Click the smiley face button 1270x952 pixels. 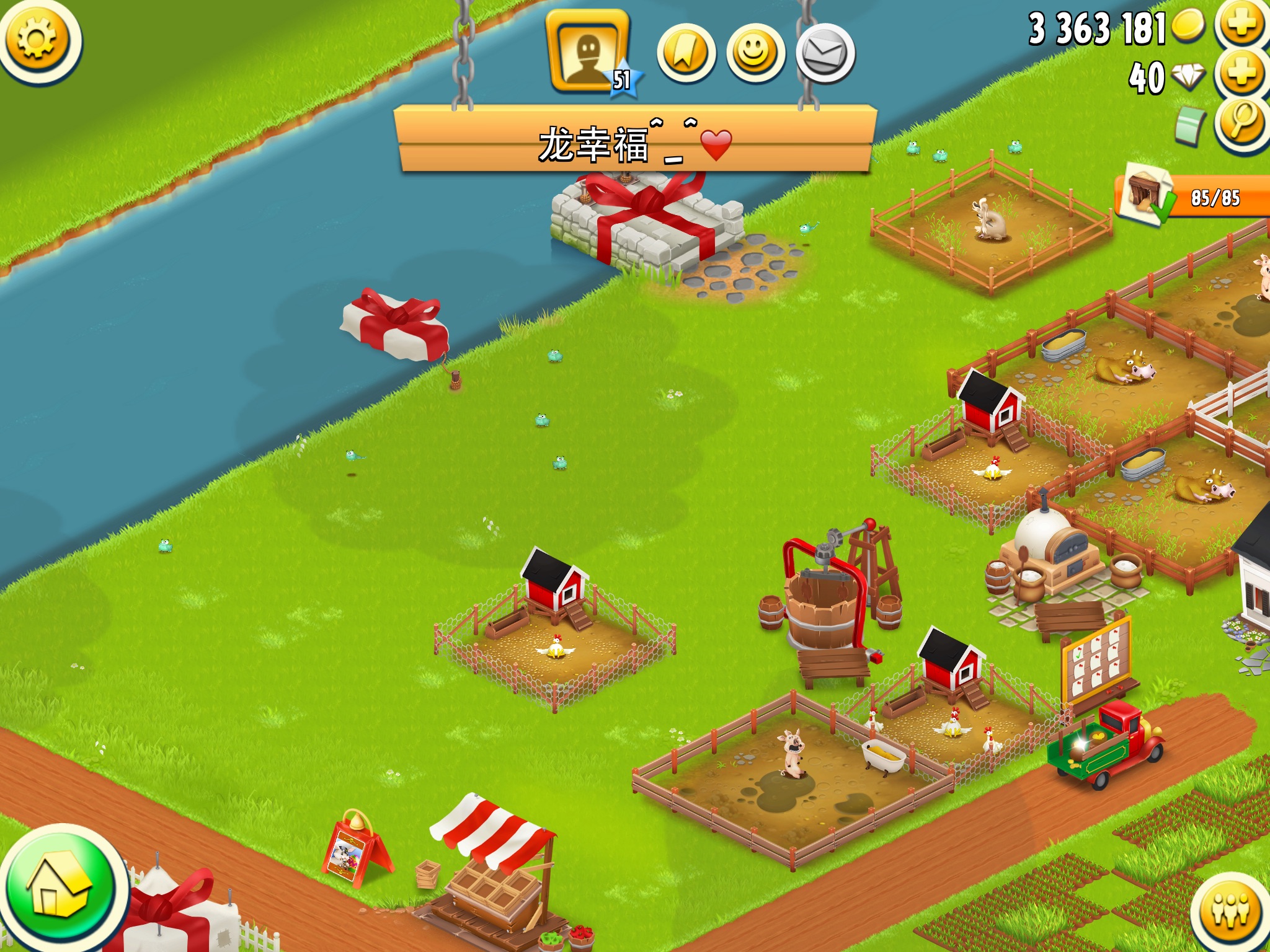(755, 53)
